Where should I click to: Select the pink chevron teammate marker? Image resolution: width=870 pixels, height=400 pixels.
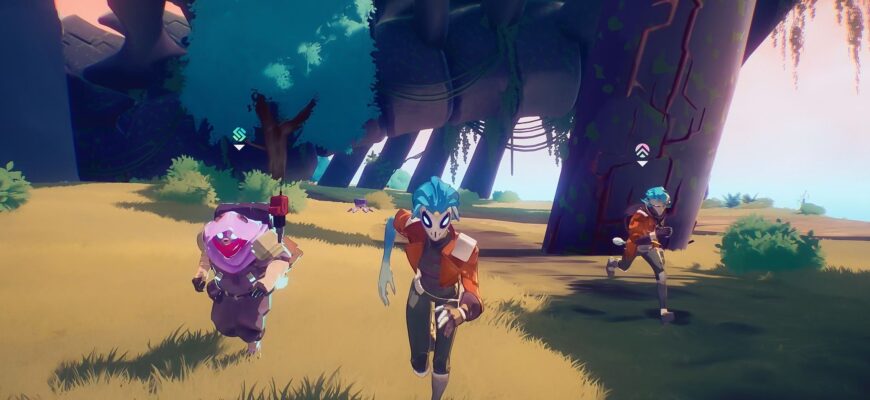click(x=642, y=151)
